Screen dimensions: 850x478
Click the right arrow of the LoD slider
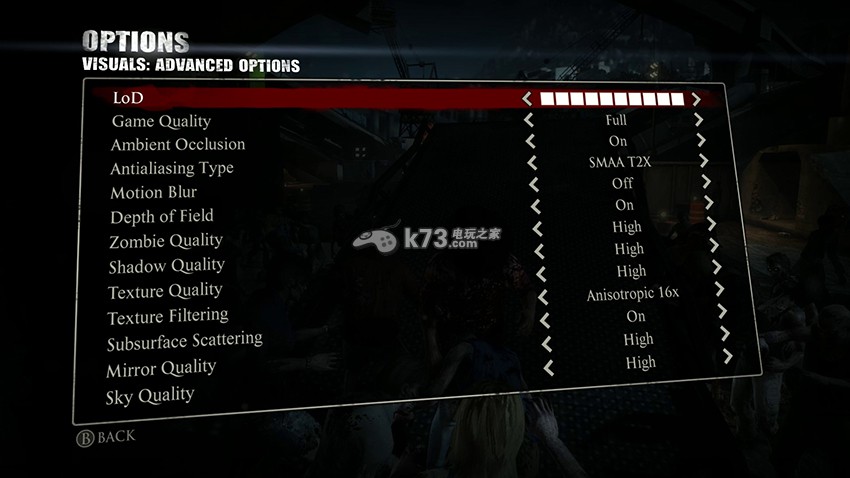pos(696,99)
